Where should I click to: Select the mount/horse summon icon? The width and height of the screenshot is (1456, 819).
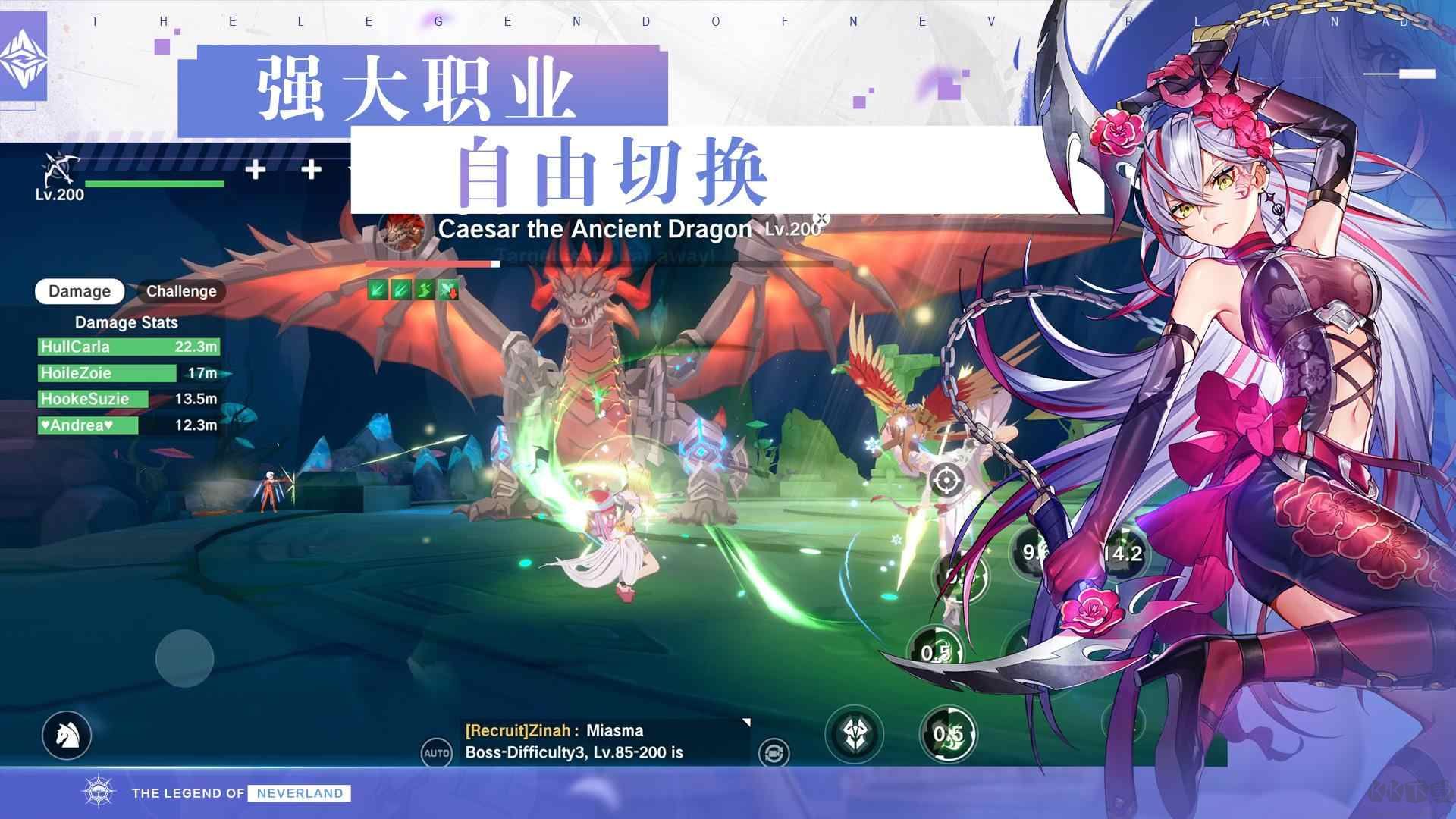coord(67,736)
